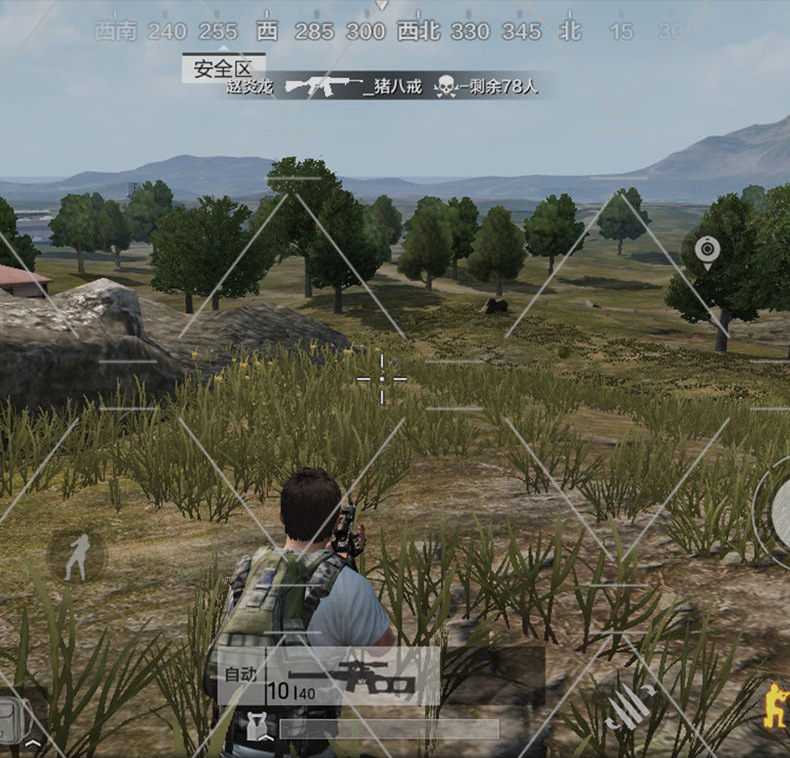This screenshot has height=758, width=790.
Task: Tap the yellow soldier icon
Action: pos(775,706)
